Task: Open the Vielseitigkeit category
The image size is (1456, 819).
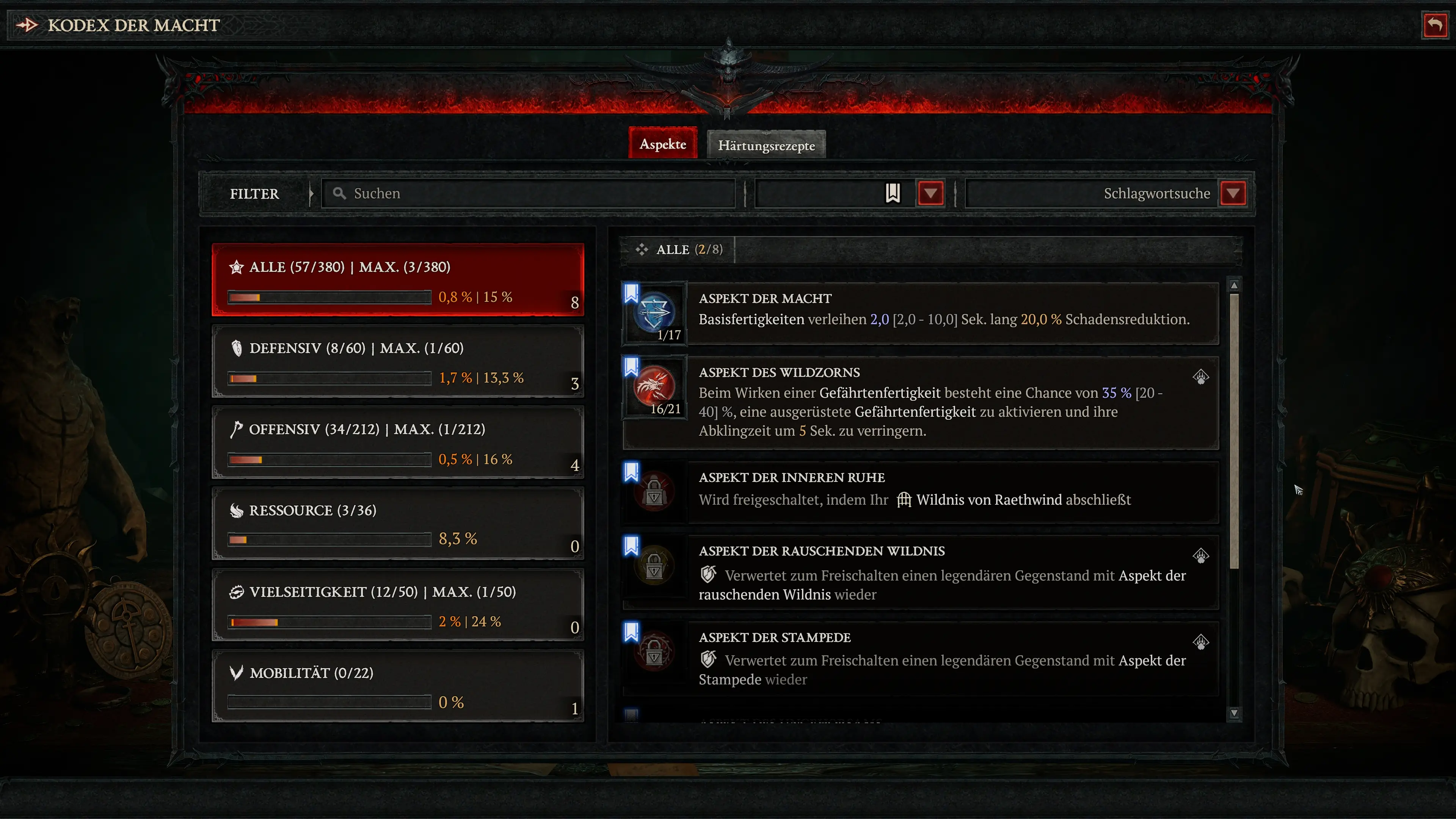Action: (397, 605)
